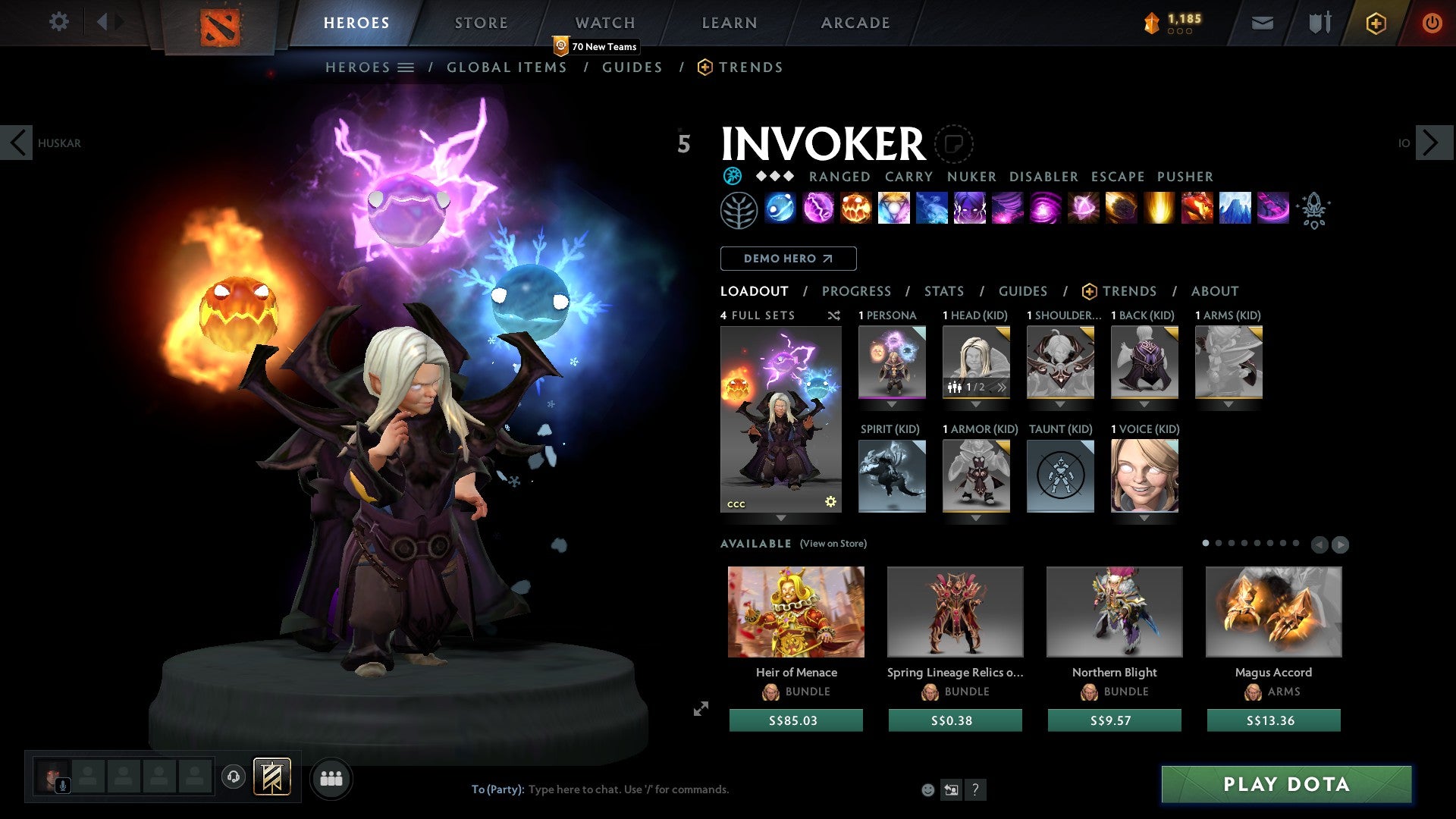Image resolution: width=1456 pixels, height=819 pixels.
Task: Expand the 1 HEAD (KID) slot options
Action: click(x=977, y=405)
